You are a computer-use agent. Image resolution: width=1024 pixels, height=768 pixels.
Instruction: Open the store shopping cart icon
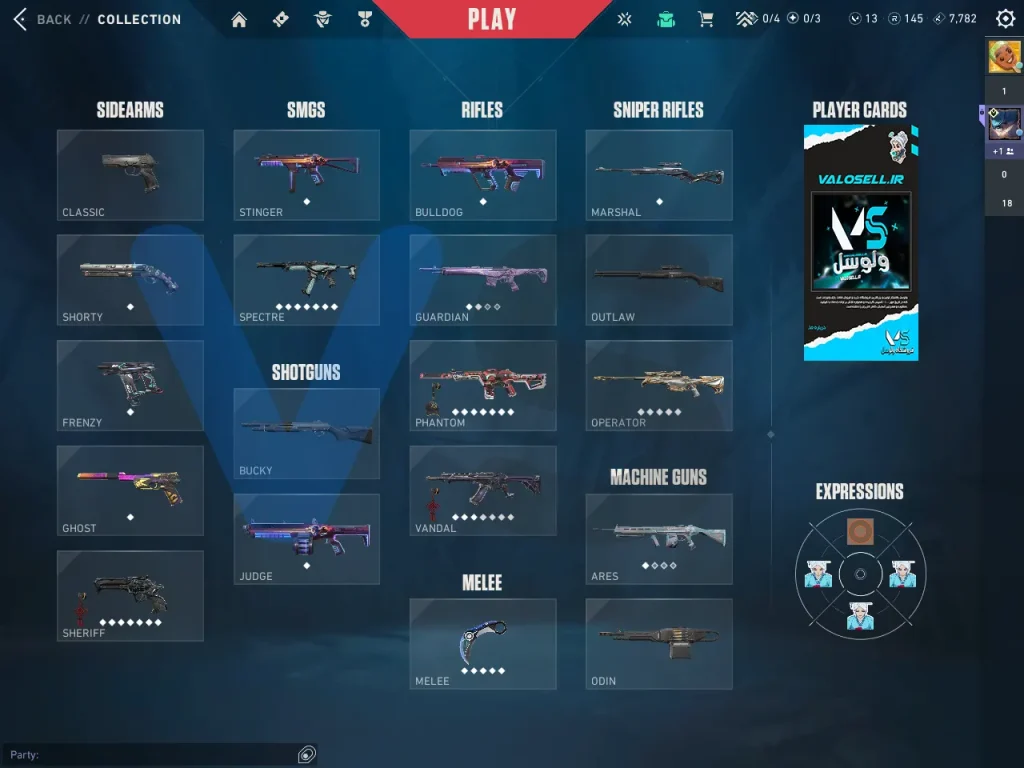(705, 19)
